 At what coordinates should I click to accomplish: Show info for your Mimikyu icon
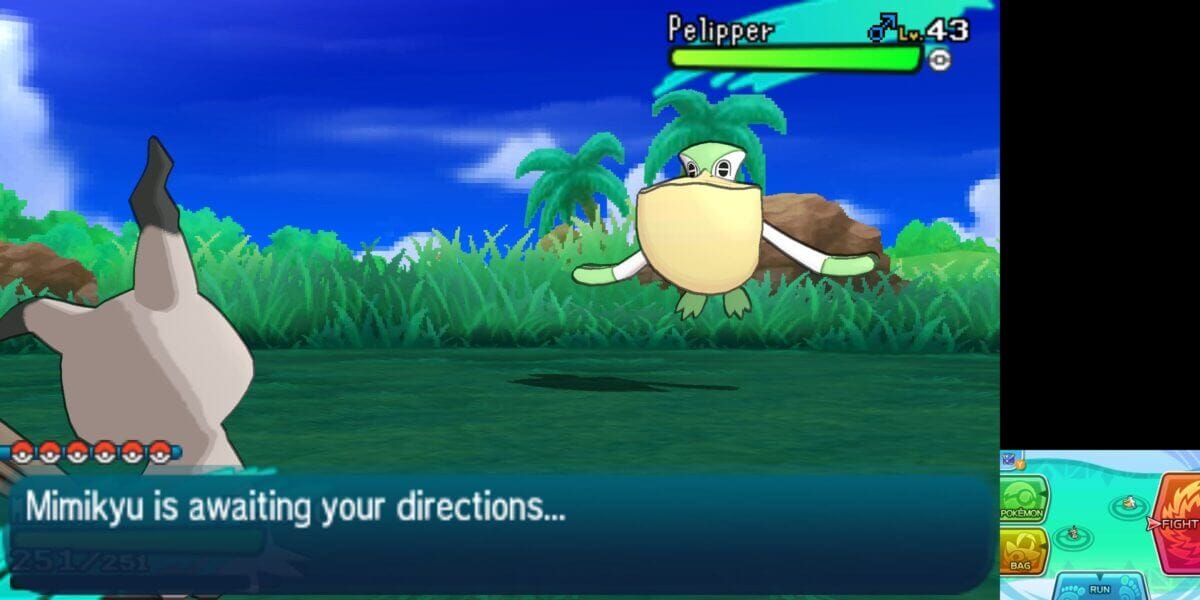1073,533
